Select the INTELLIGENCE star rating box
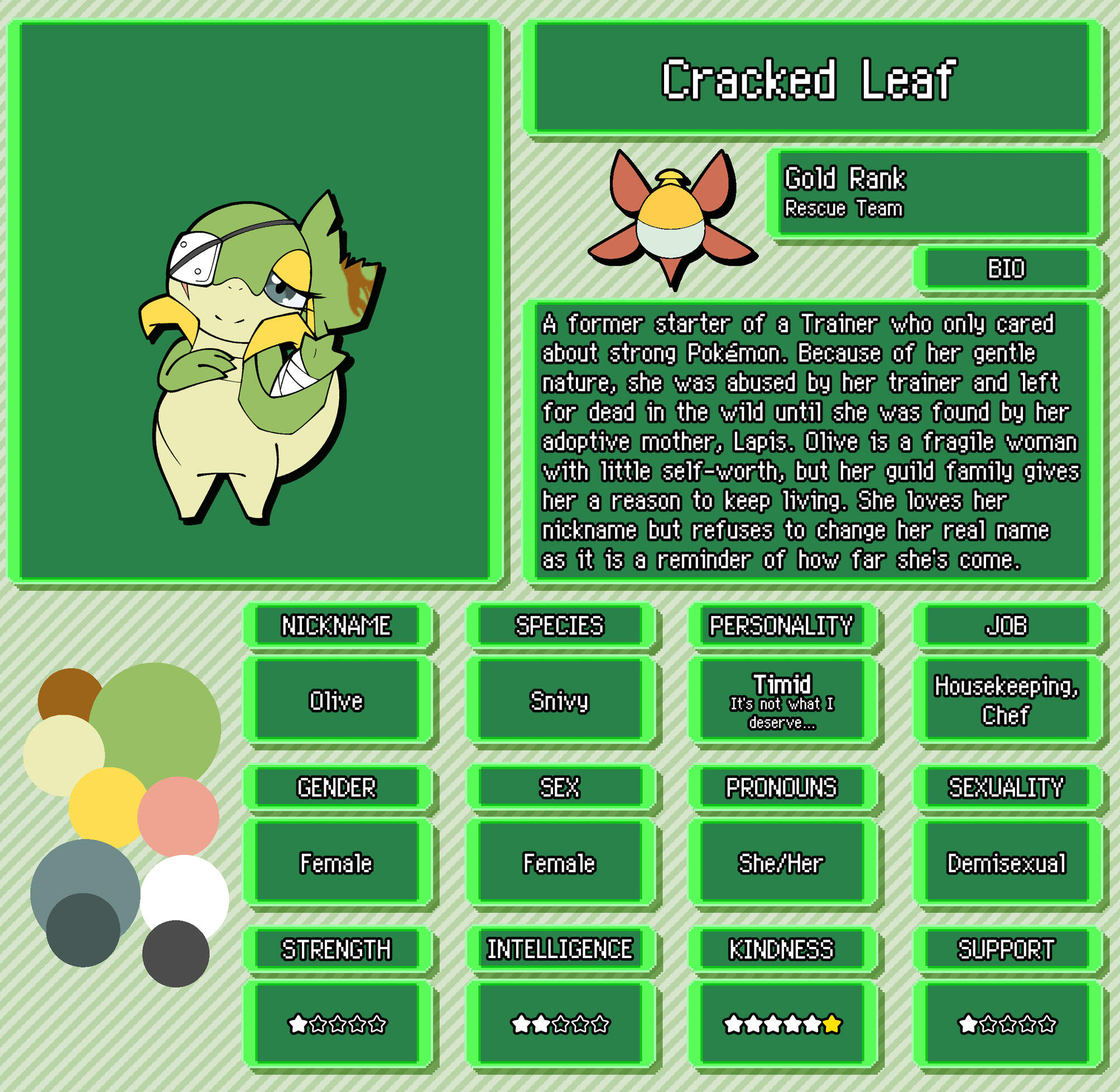This screenshot has width=1120, height=1092. [x=559, y=1024]
